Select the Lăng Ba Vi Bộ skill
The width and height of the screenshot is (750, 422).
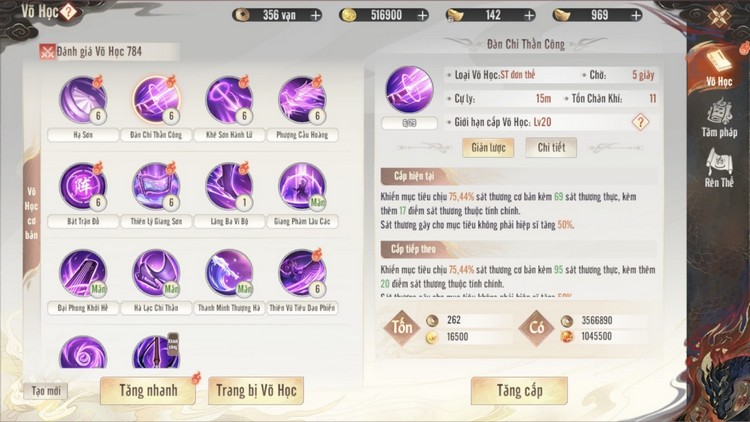click(229, 186)
